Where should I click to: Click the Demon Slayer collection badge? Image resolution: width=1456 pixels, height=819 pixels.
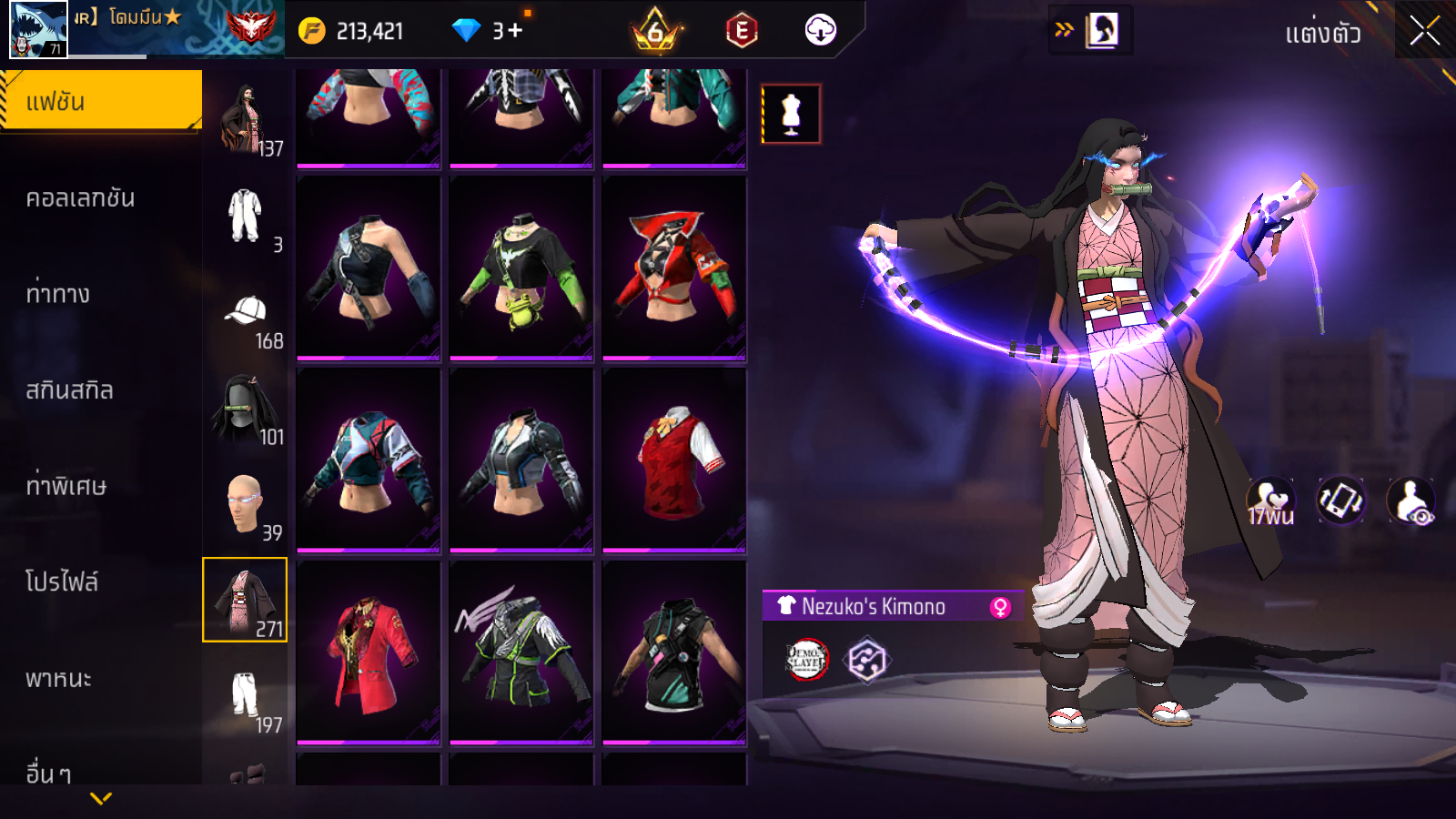(x=806, y=660)
